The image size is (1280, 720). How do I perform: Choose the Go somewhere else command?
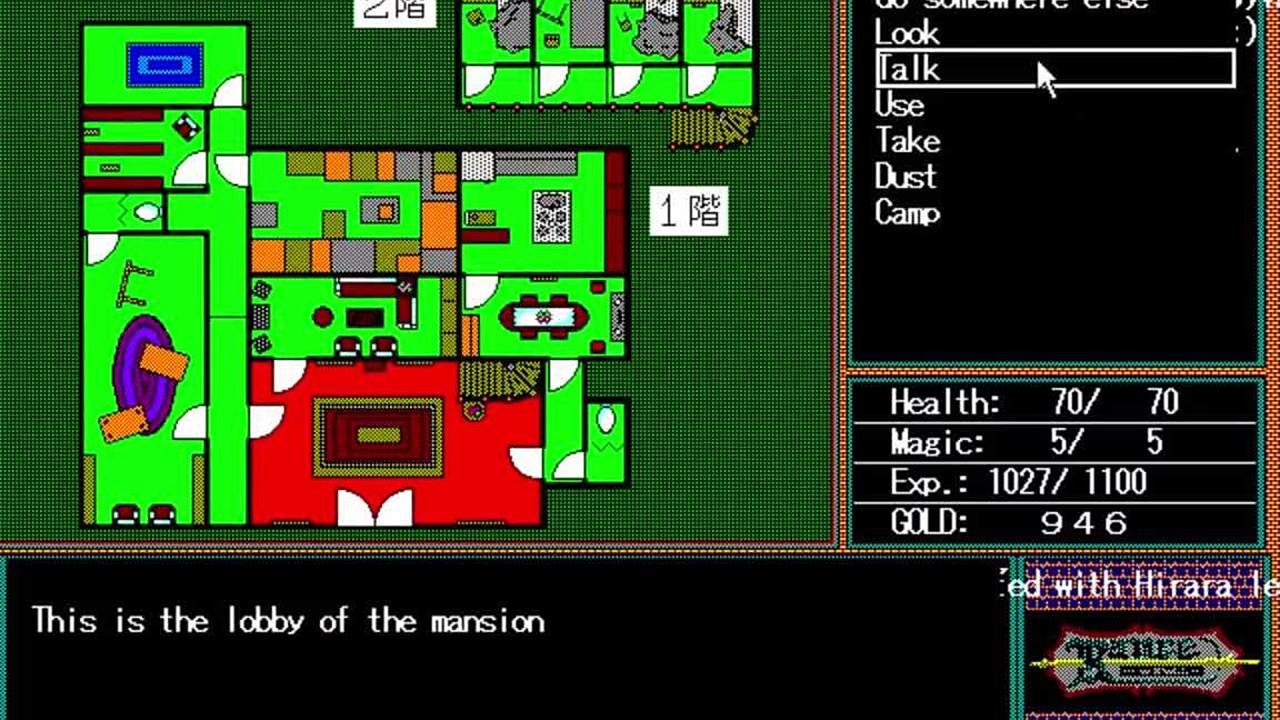pyautogui.click(x=1010, y=5)
